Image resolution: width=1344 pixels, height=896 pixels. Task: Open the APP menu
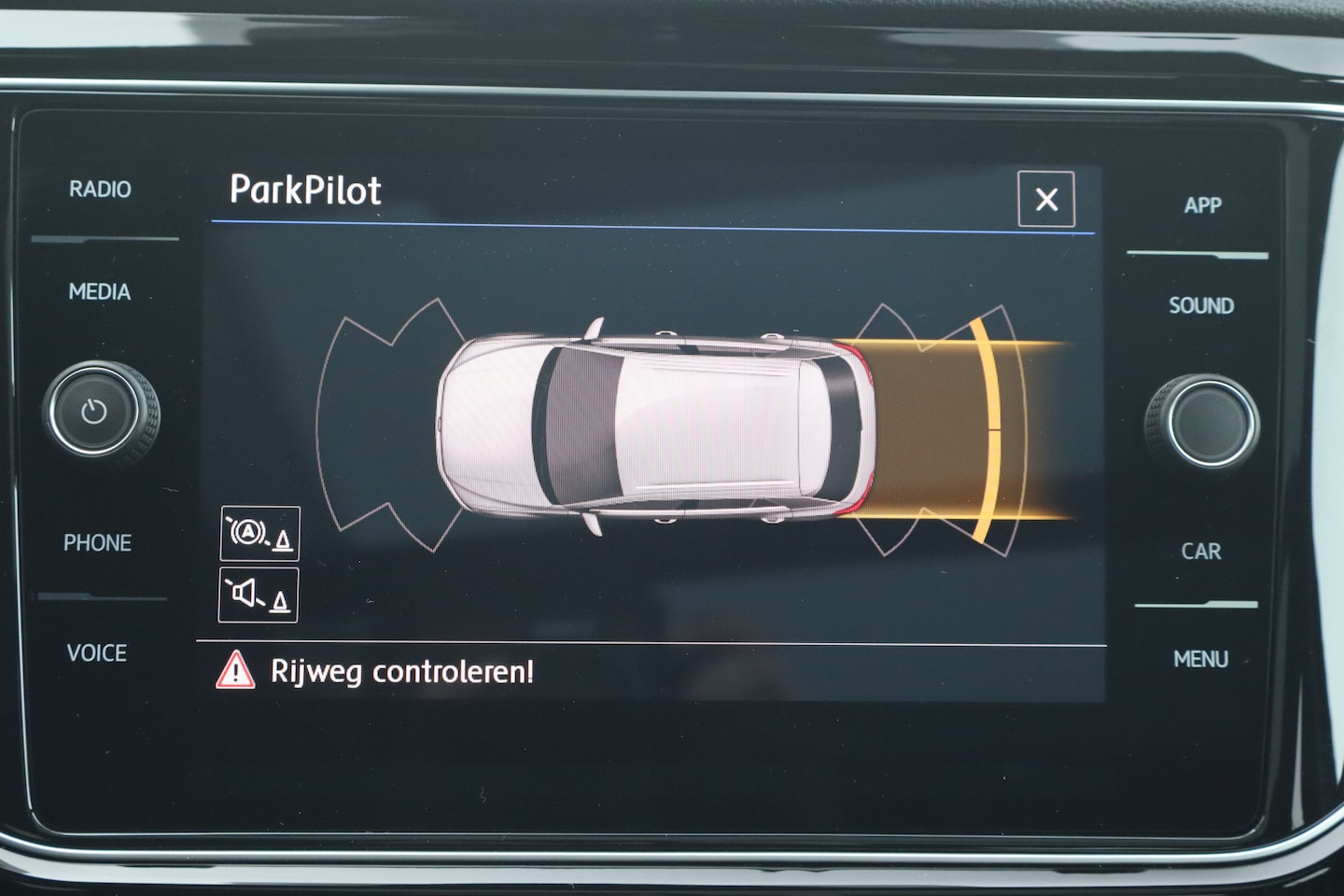point(1202,205)
